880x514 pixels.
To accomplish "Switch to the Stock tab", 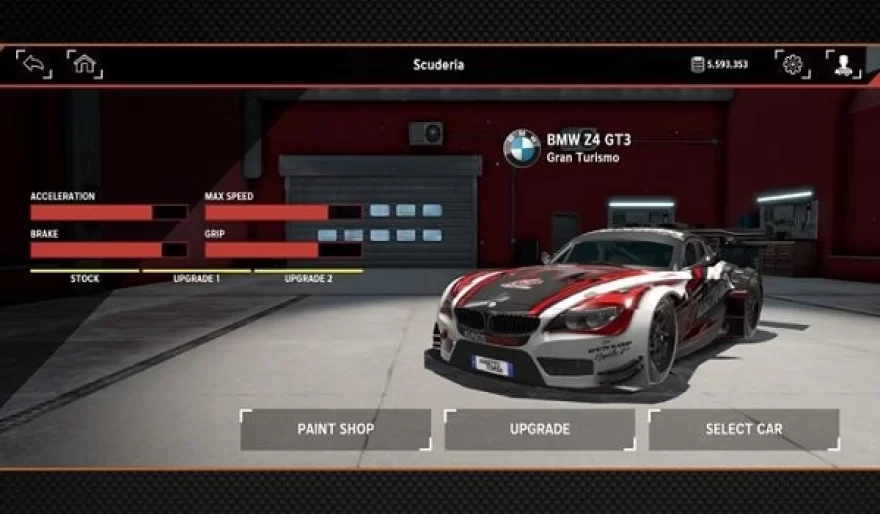I will pos(85,277).
